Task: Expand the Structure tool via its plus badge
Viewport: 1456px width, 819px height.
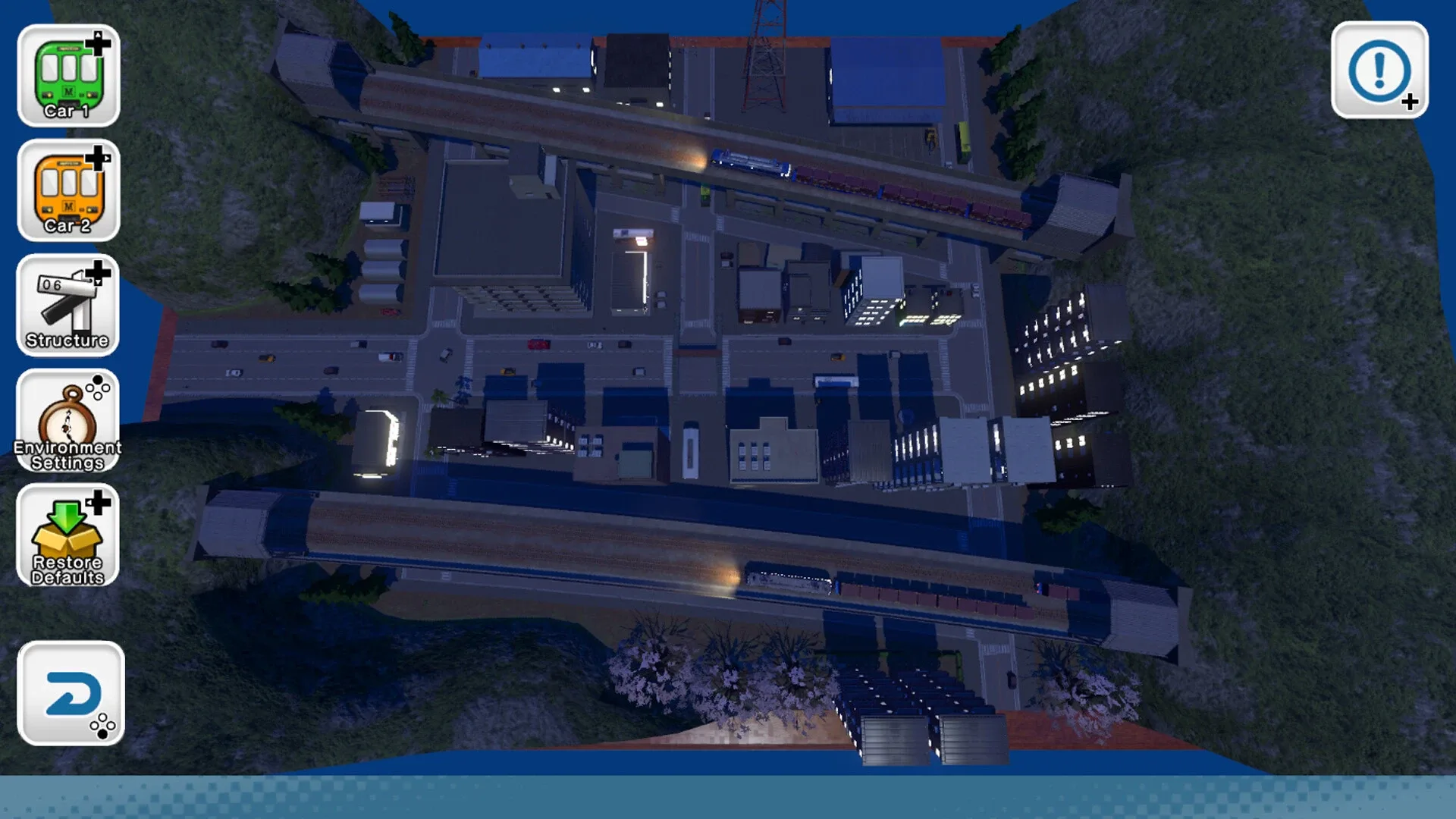Action: click(97, 275)
